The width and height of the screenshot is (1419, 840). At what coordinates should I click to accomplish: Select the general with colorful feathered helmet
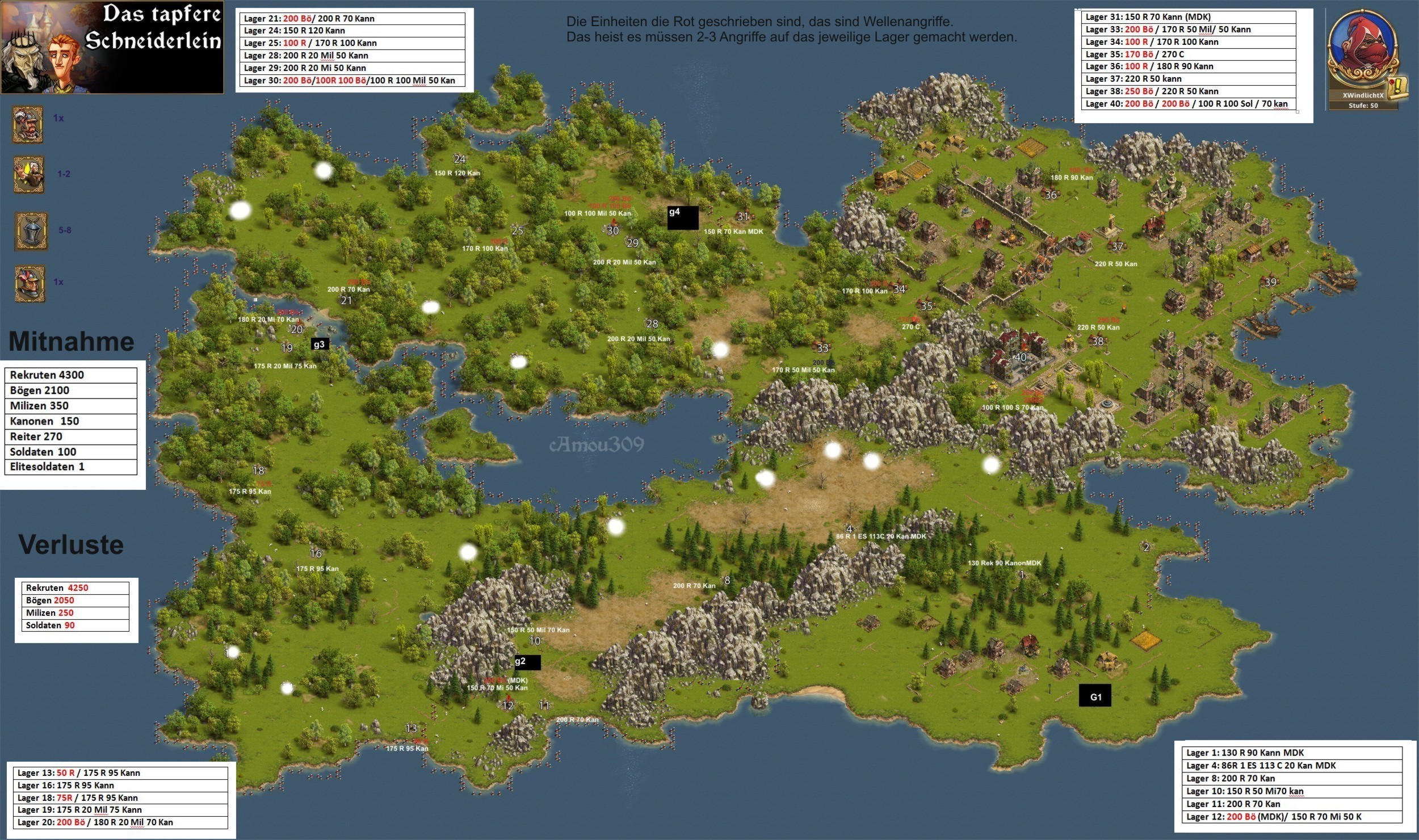click(30, 283)
